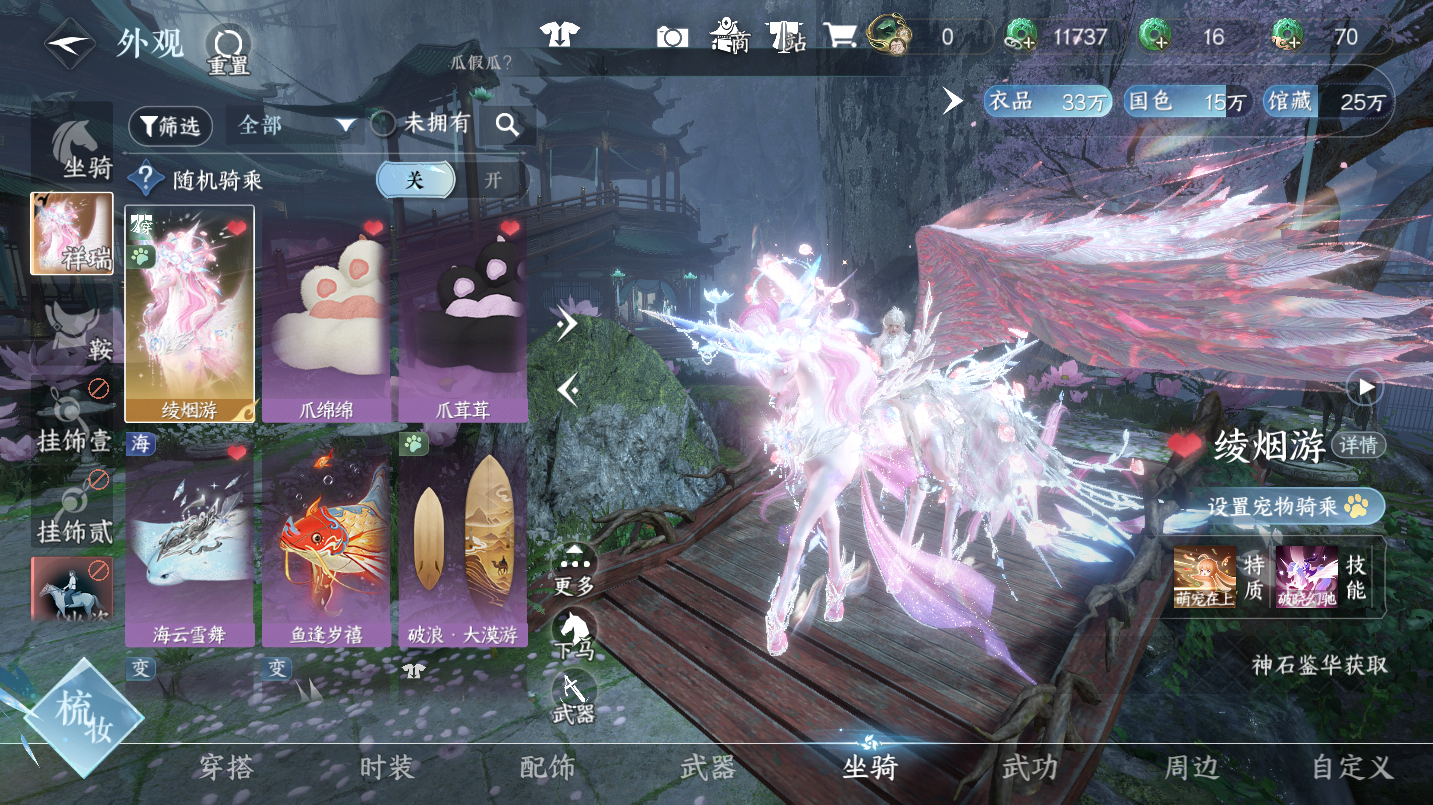The width and height of the screenshot is (1433, 805).
Task: Go back with the top-left arrow button
Action: (69, 45)
